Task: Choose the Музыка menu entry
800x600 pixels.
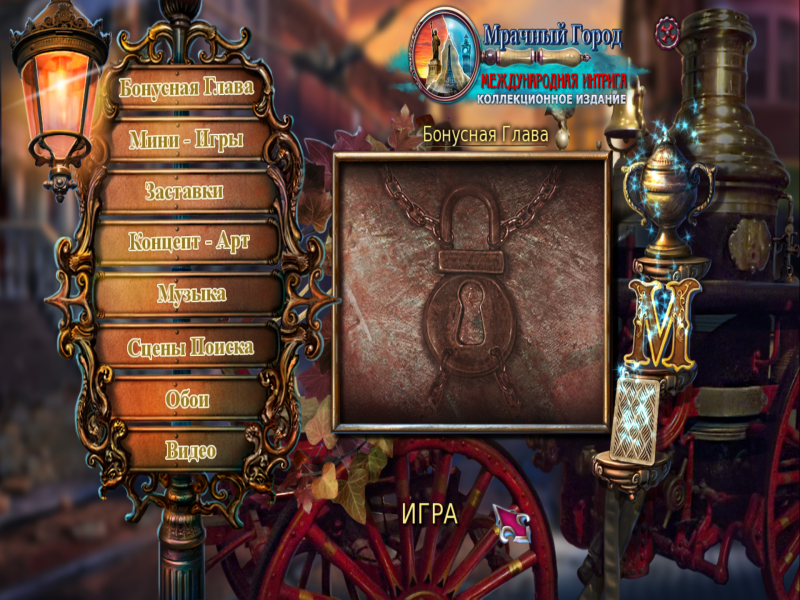Action: 191,294
